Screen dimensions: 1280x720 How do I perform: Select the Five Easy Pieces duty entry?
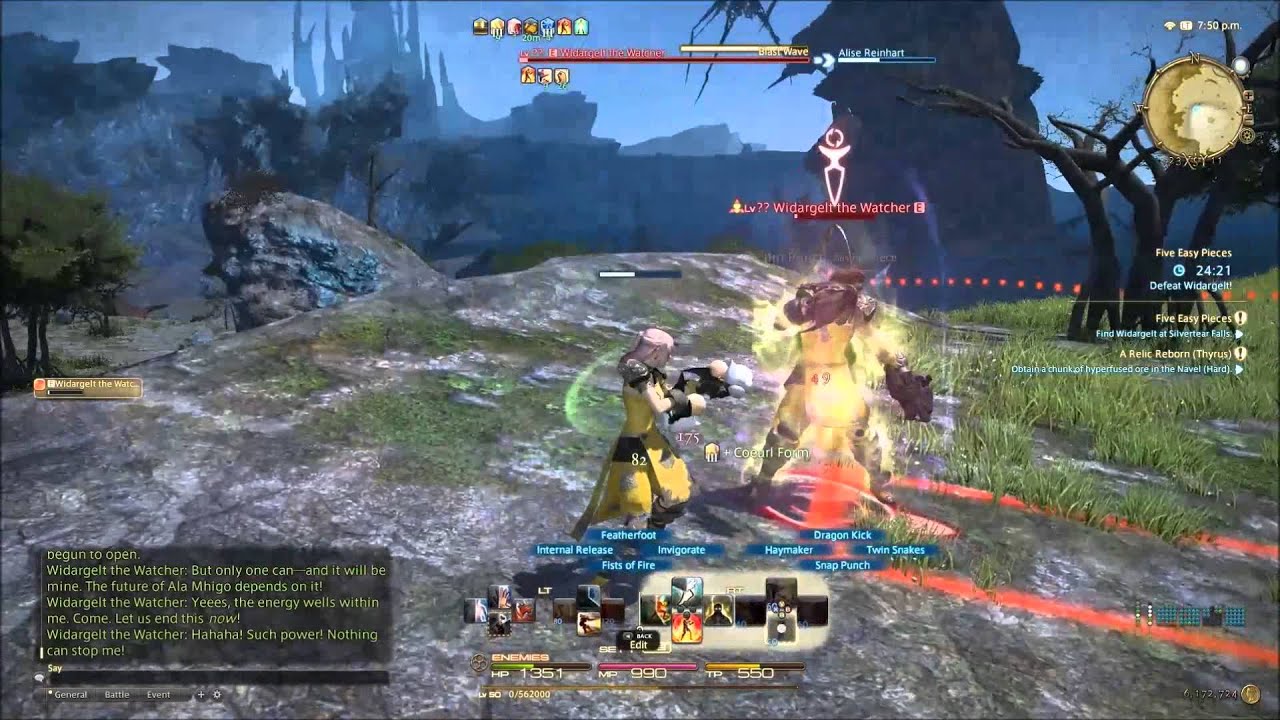point(1193,254)
